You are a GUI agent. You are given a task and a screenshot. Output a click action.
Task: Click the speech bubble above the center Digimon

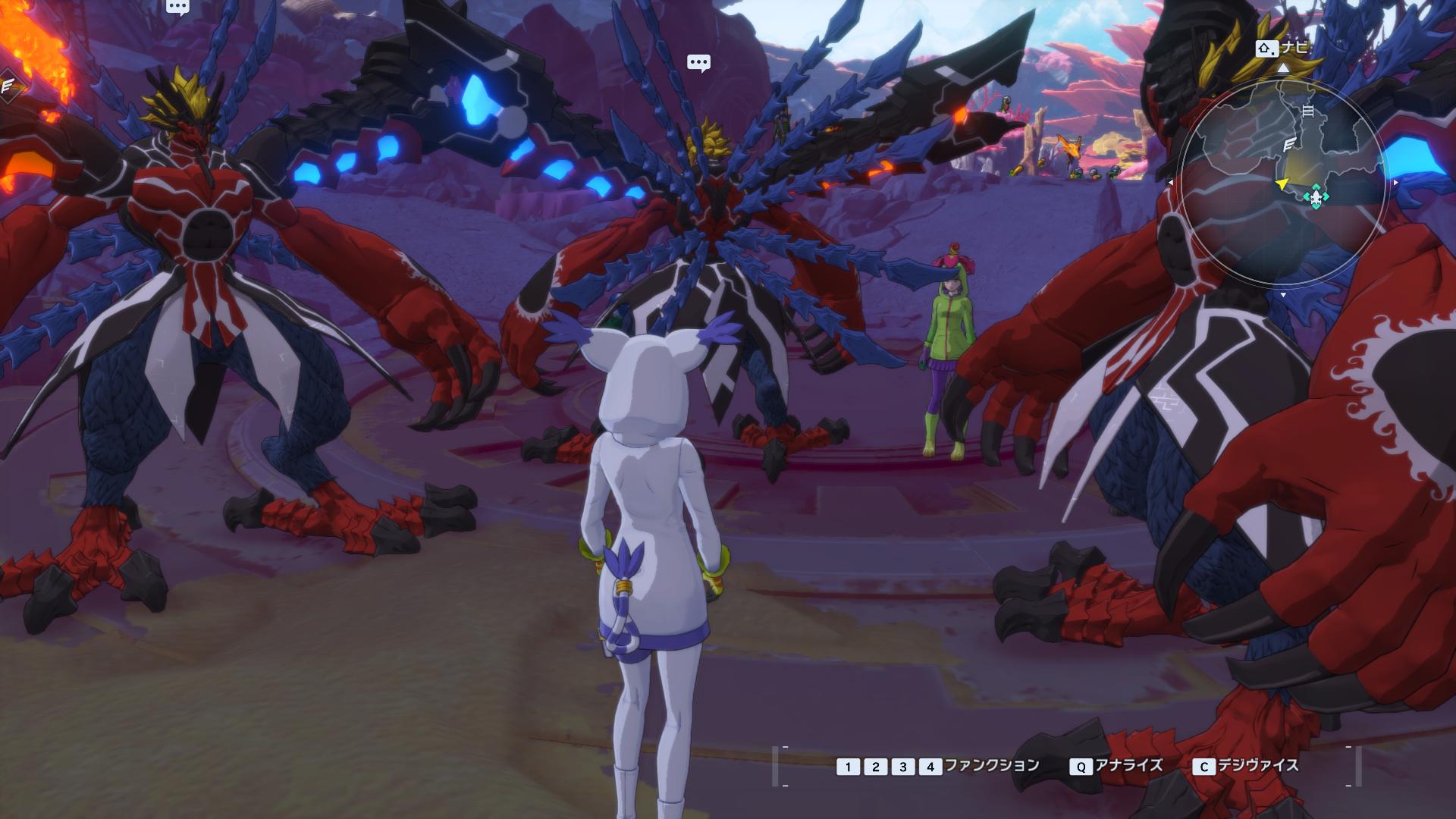point(698,63)
